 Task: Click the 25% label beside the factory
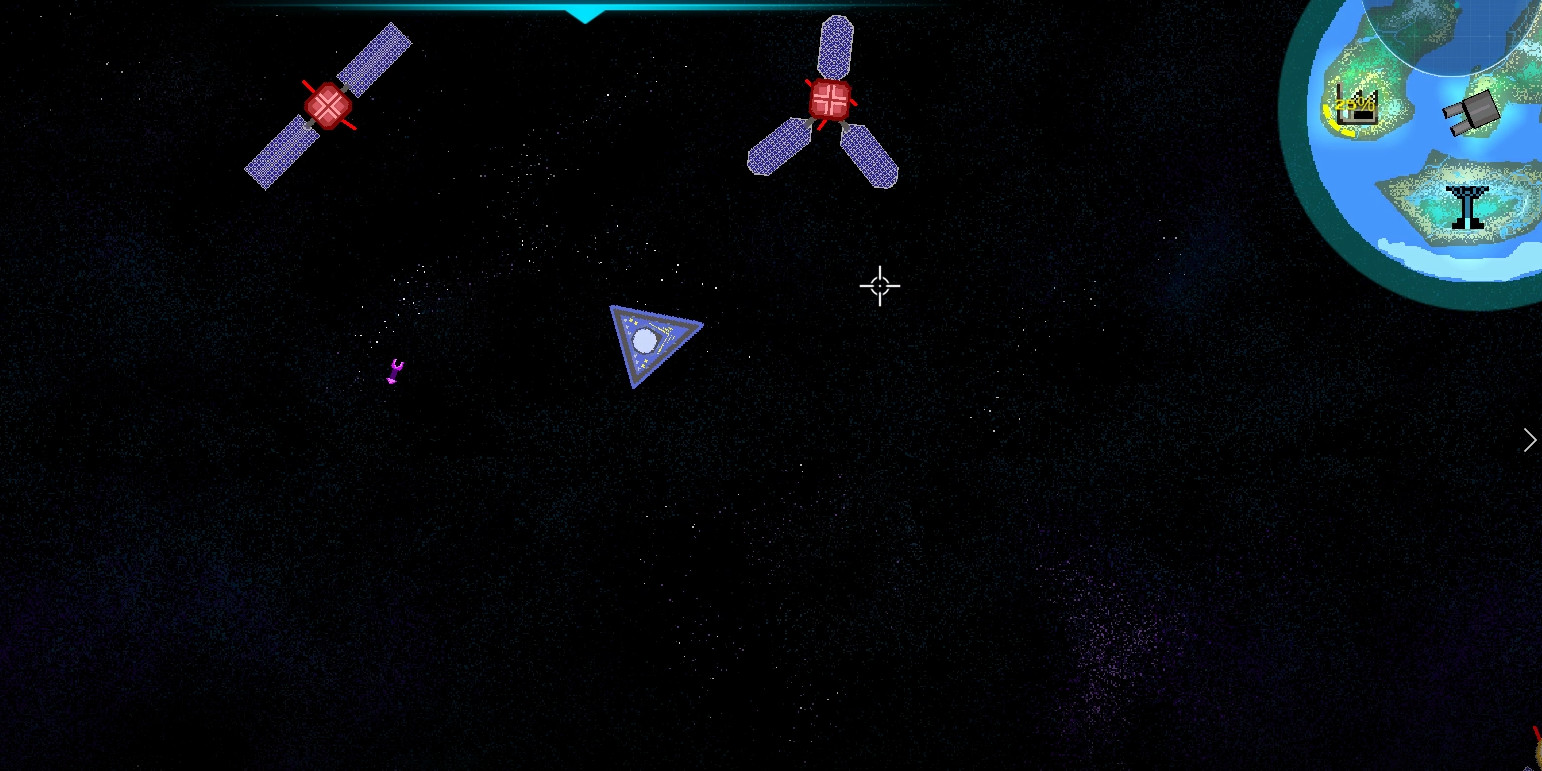click(x=1352, y=103)
